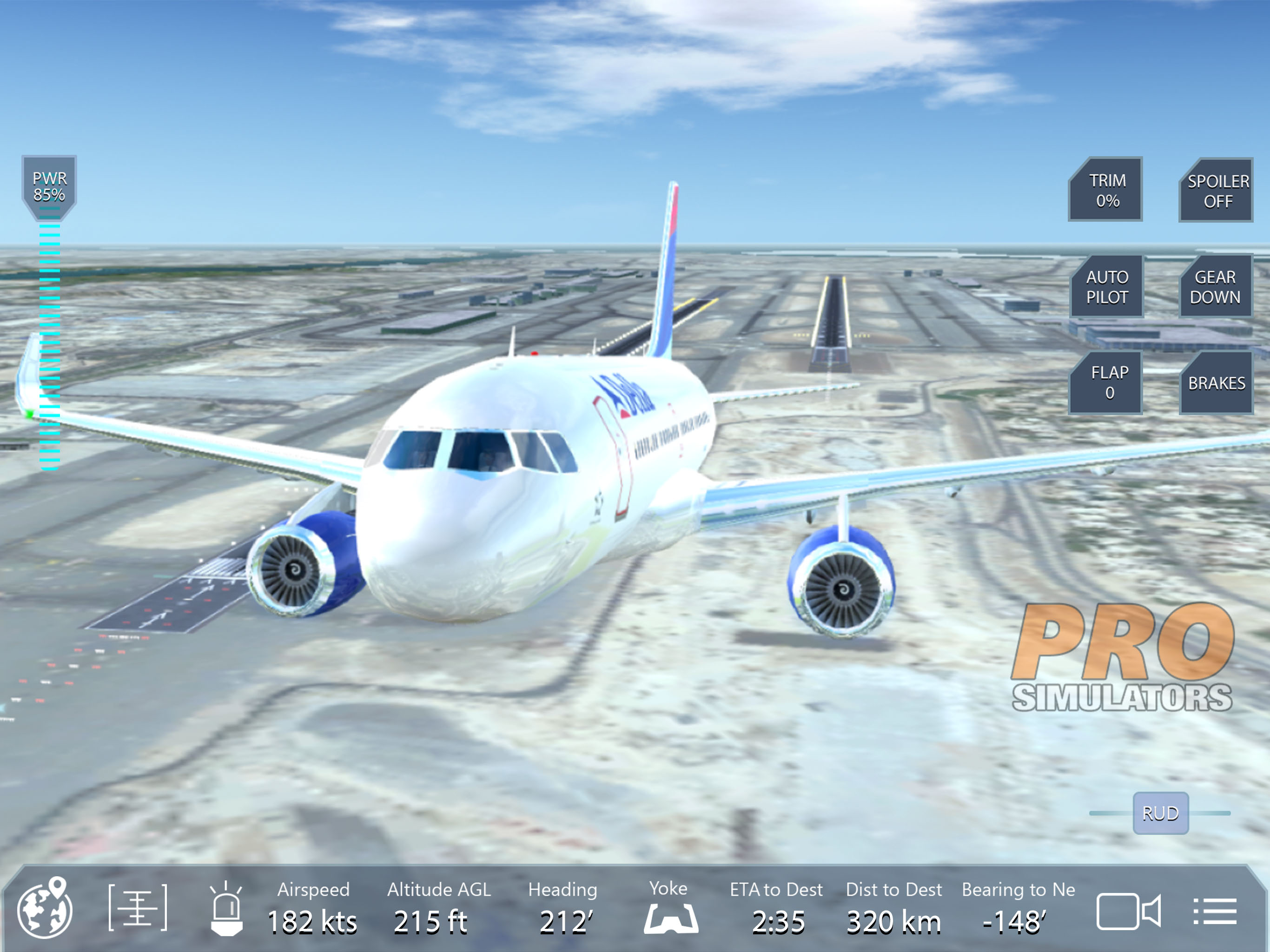Open the globe map icon
The height and width of the screenshot is (952, 1270).
pos(46,908)
